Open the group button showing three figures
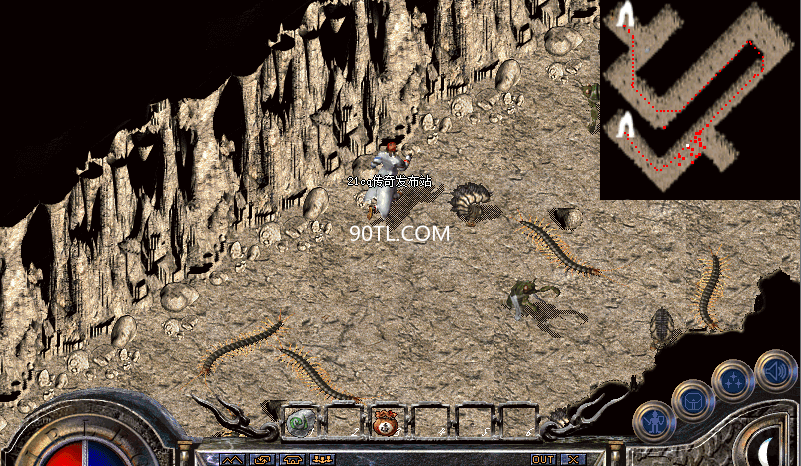Image resolution: width=801 pixels, height=466 pixels. click(x=323, y=459)
